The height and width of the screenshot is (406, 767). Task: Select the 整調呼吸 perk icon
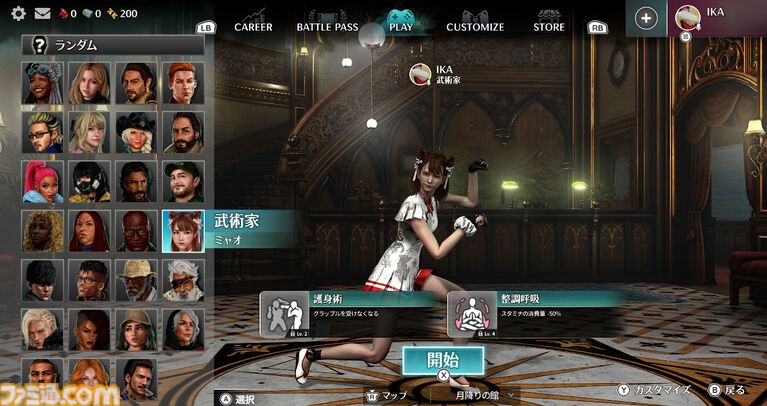(468, 314)
